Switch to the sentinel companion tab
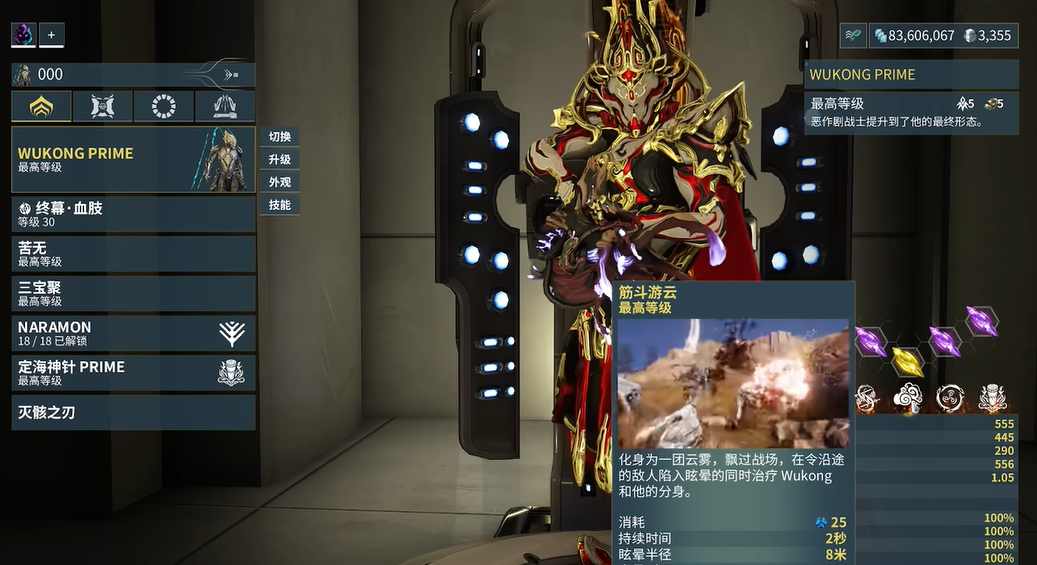The height and width of the screenshot is (565, 1037). [x=102, y=107]
